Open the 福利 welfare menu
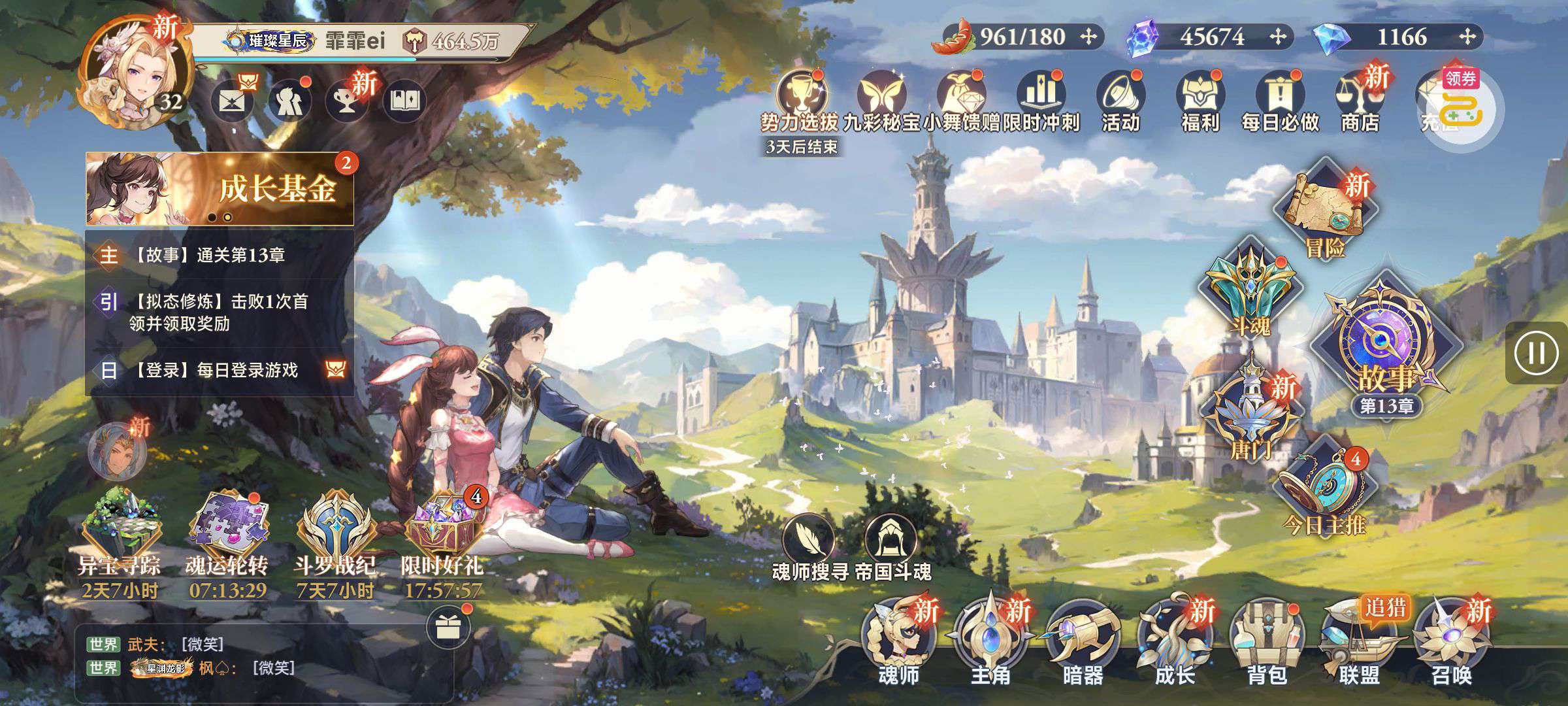The height and width of the screenshot is (706, 1568). click(x=1200, y=101)
